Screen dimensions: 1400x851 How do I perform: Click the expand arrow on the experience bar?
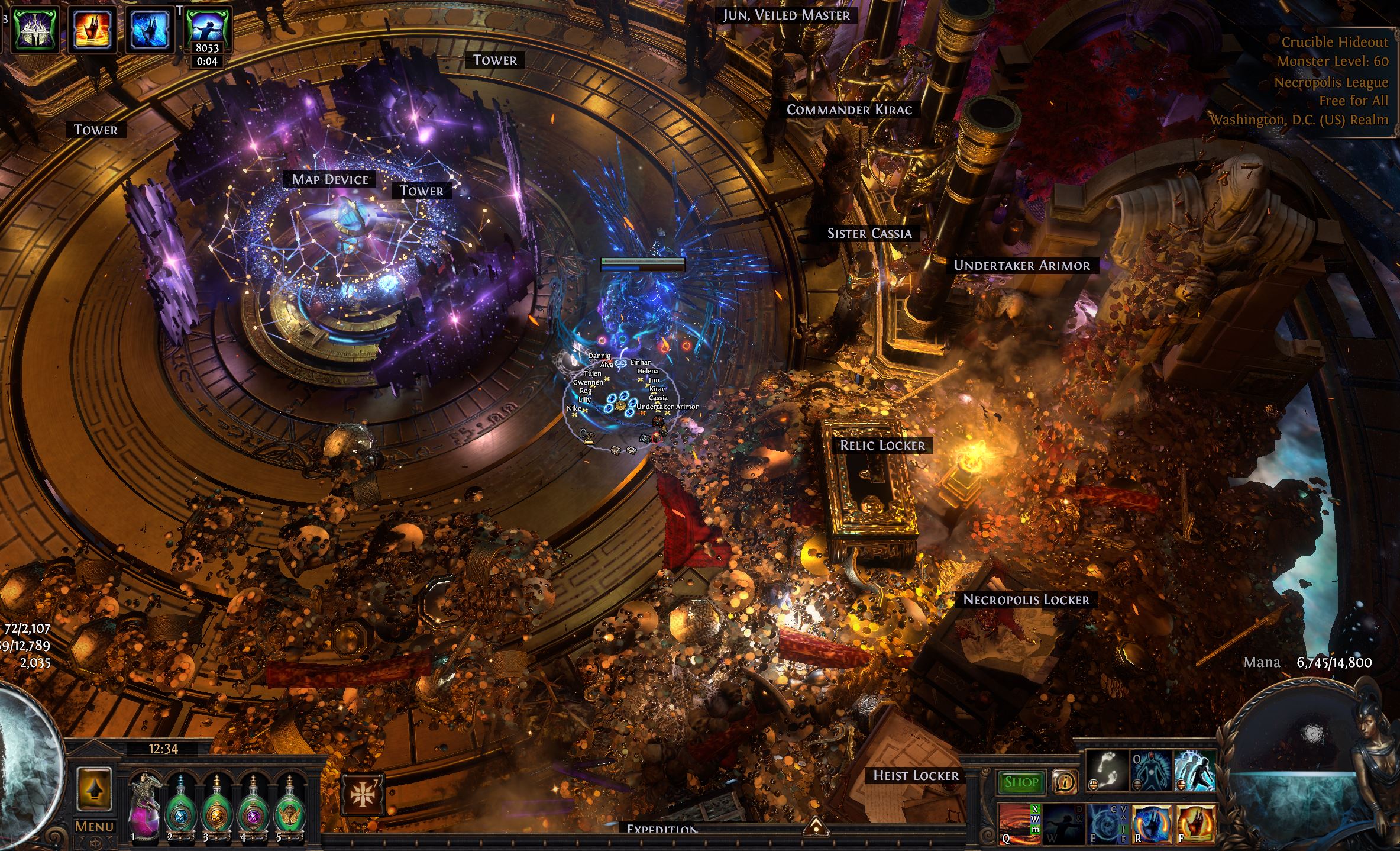click(x=815, y=825)
